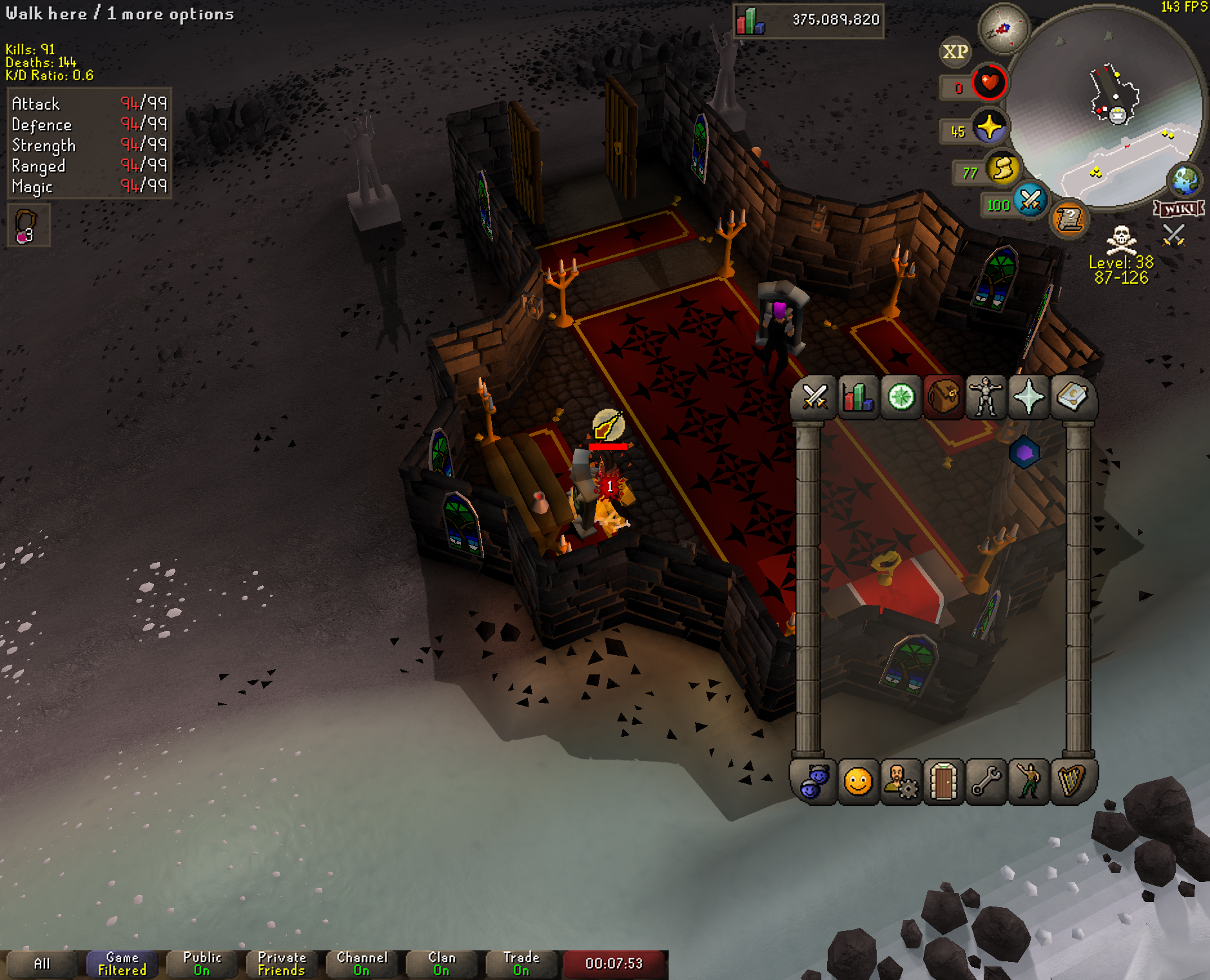The image size is (1210, 980).
Task: Select the Game chat filter tab
Action: click(122, 963)
